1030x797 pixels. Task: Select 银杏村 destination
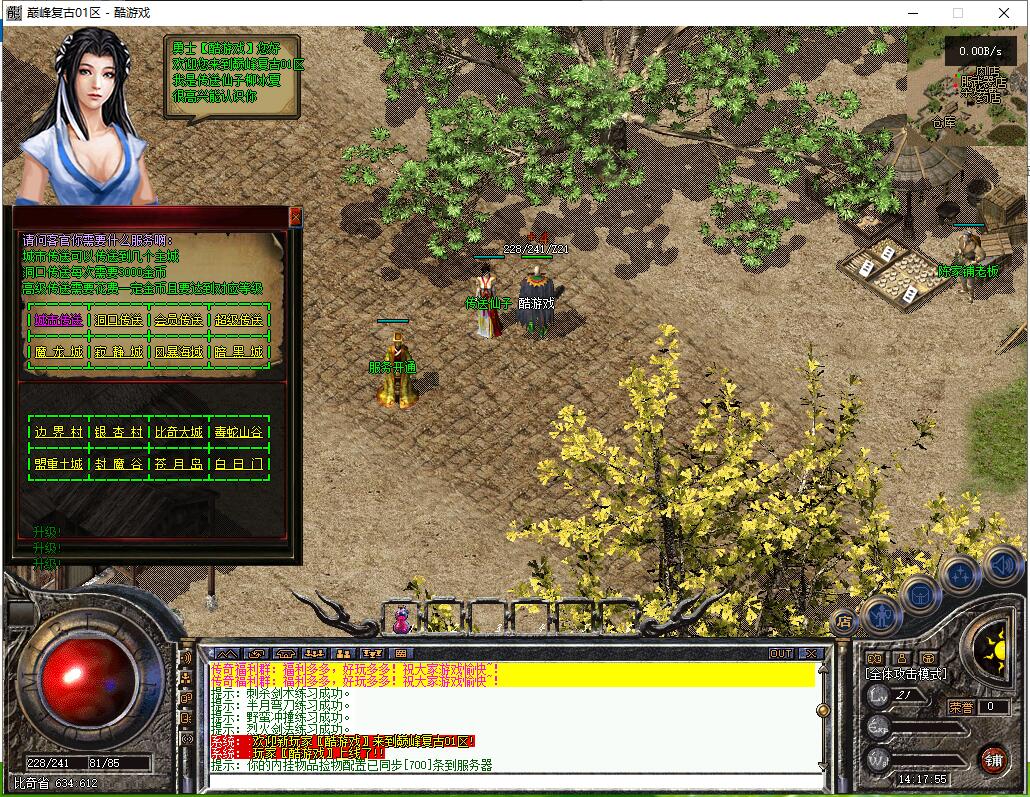coord(120,432)
